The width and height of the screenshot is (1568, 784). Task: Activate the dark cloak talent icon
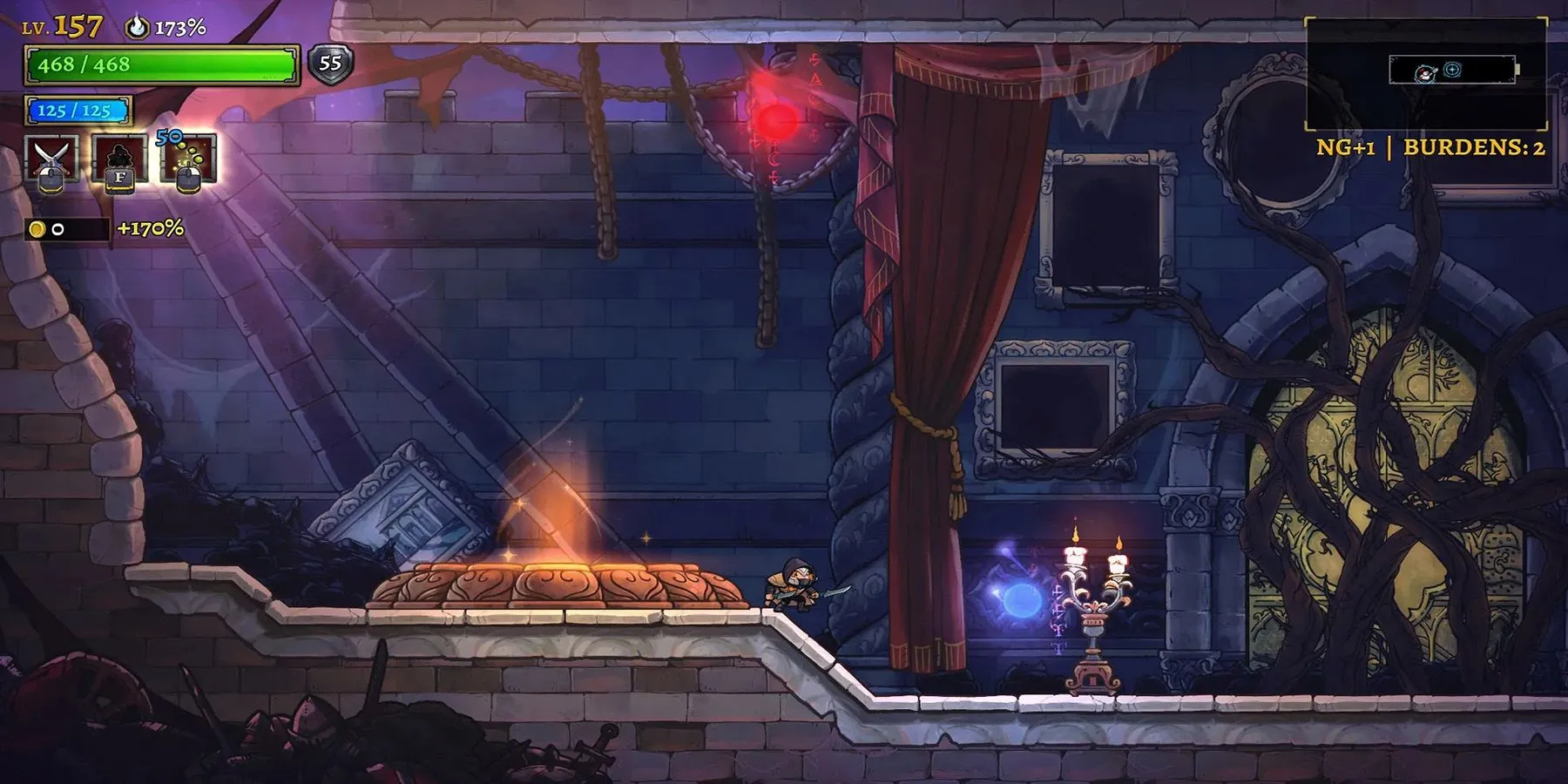click(119, 159)
